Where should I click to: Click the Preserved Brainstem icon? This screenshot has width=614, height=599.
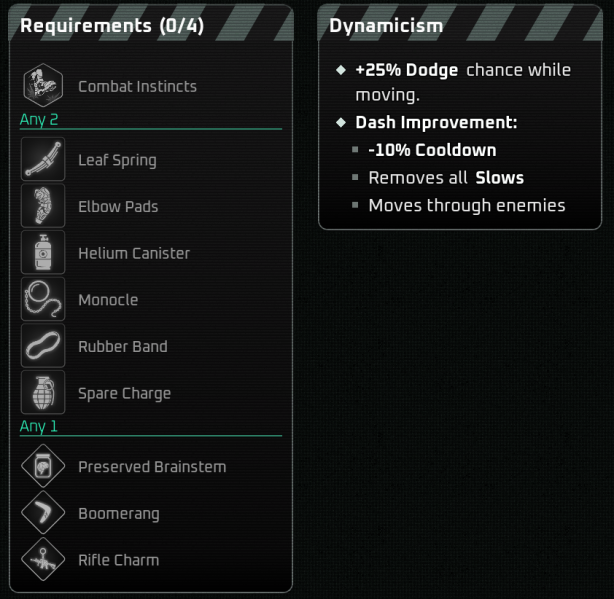point(43,467)
